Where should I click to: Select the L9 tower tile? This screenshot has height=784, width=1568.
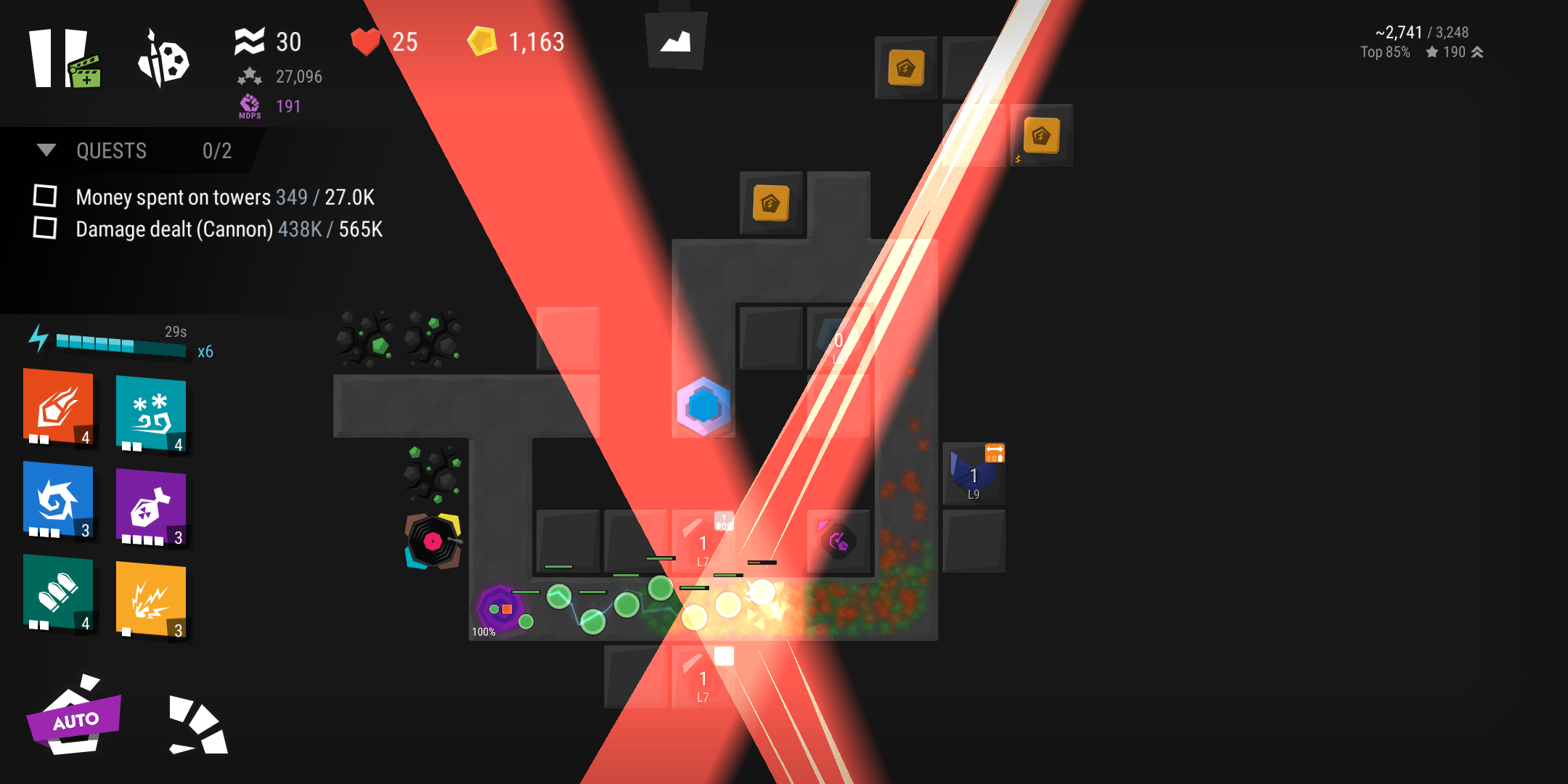click(973, 475)
